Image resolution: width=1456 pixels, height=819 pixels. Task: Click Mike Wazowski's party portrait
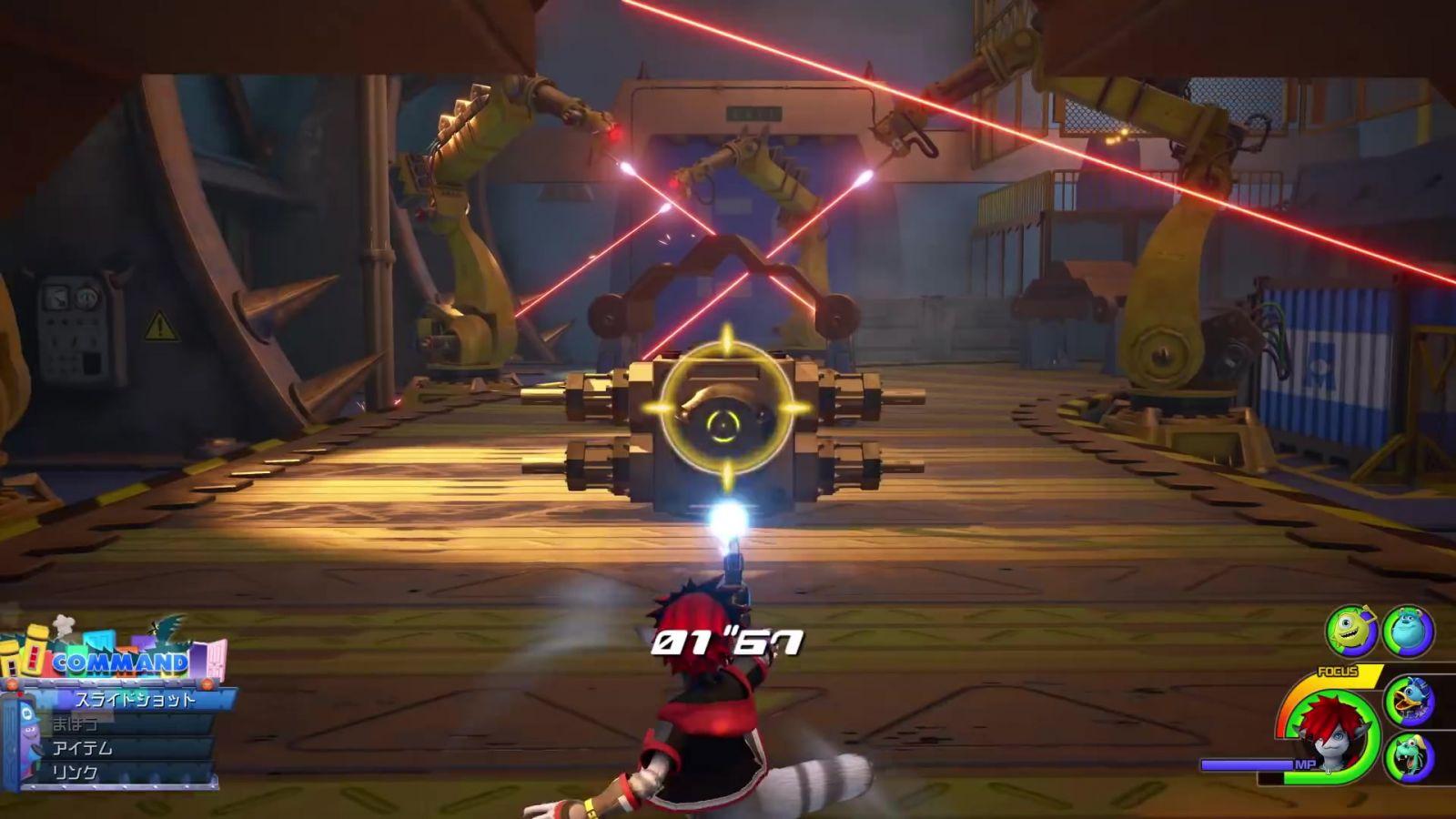click(x=1351, y=631)
